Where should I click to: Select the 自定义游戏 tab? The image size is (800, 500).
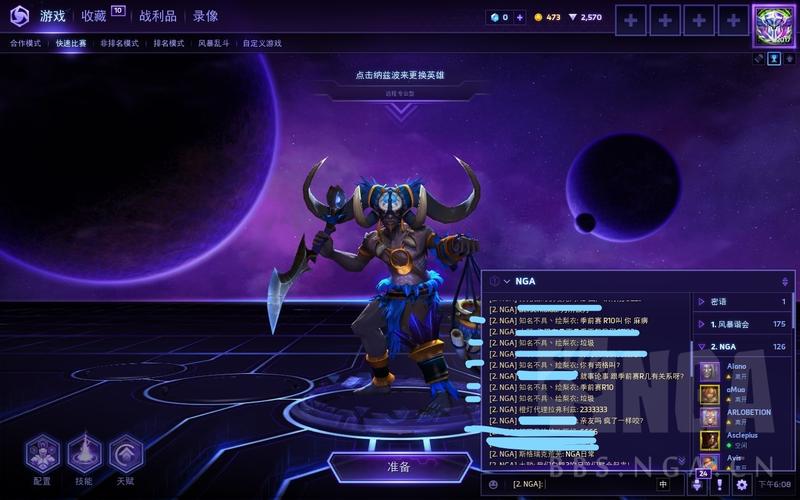pyautogui.click(x=261, y=44)
